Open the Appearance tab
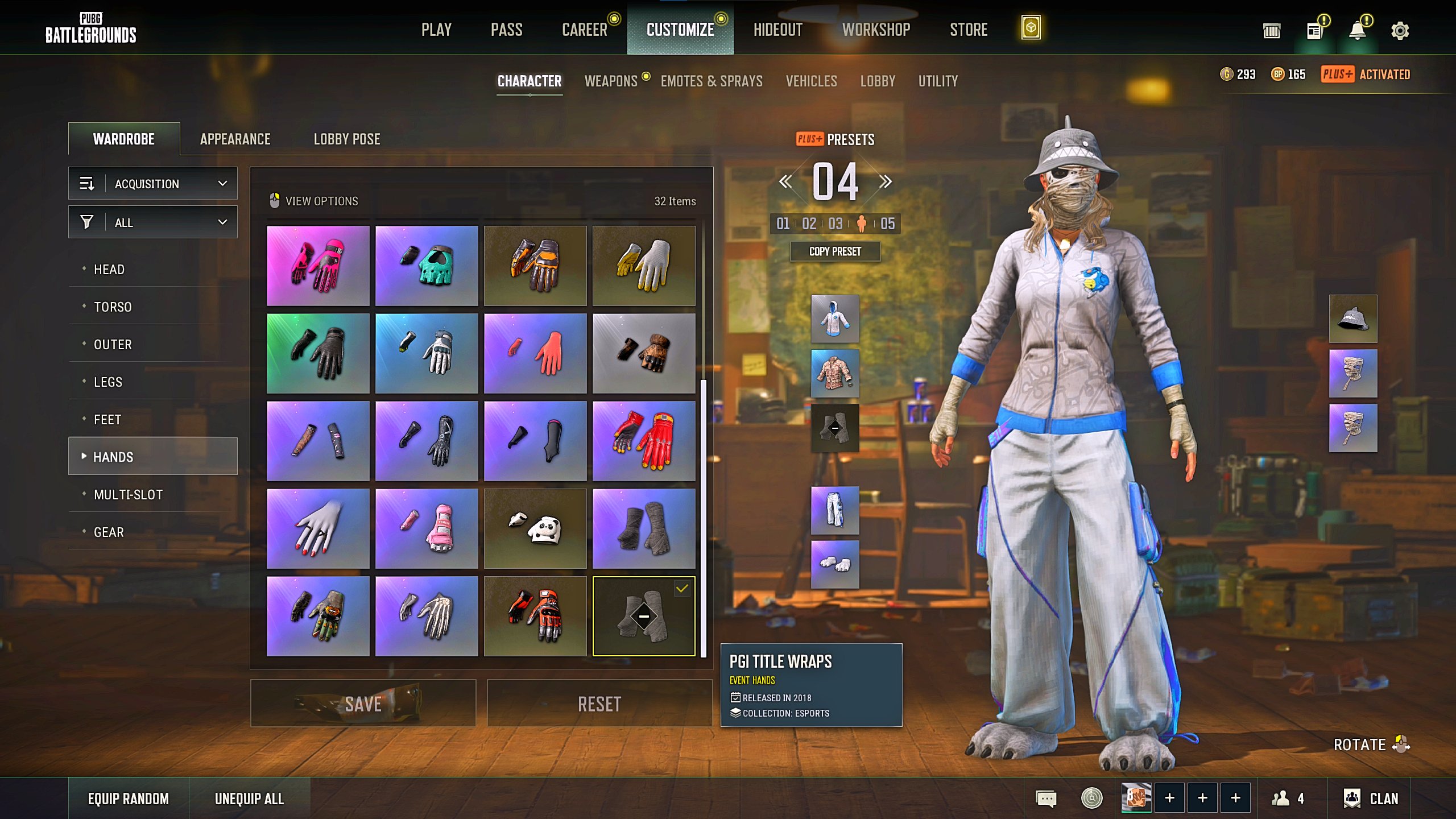The width and height of the screenshot is (1456, 819). 235,139
